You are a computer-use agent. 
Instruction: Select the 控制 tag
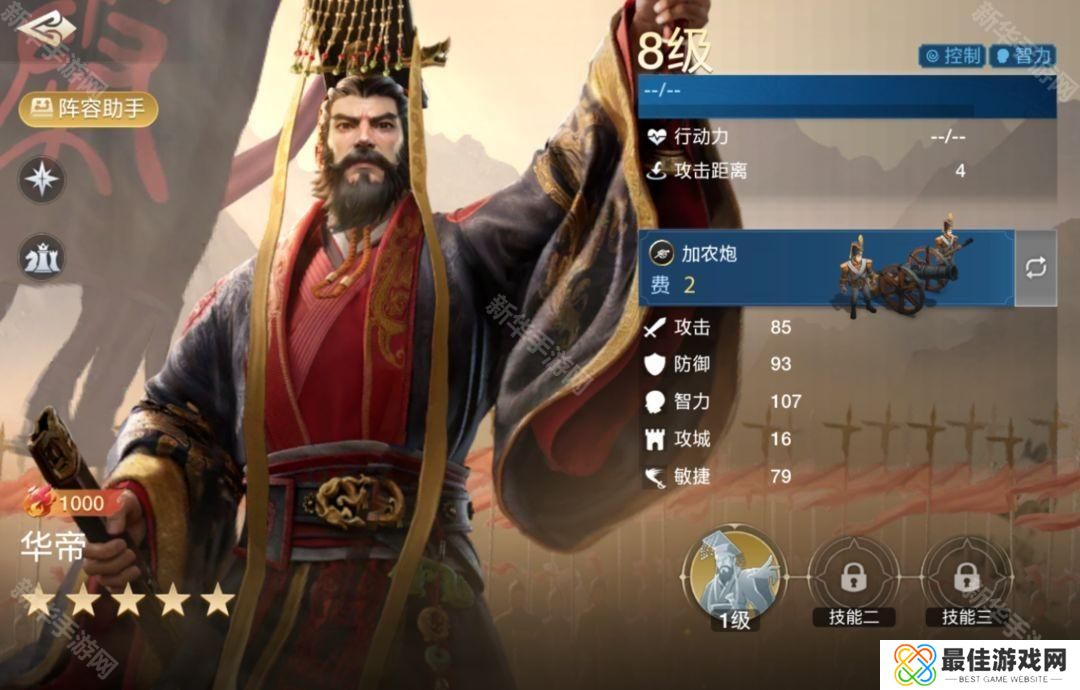952,56
